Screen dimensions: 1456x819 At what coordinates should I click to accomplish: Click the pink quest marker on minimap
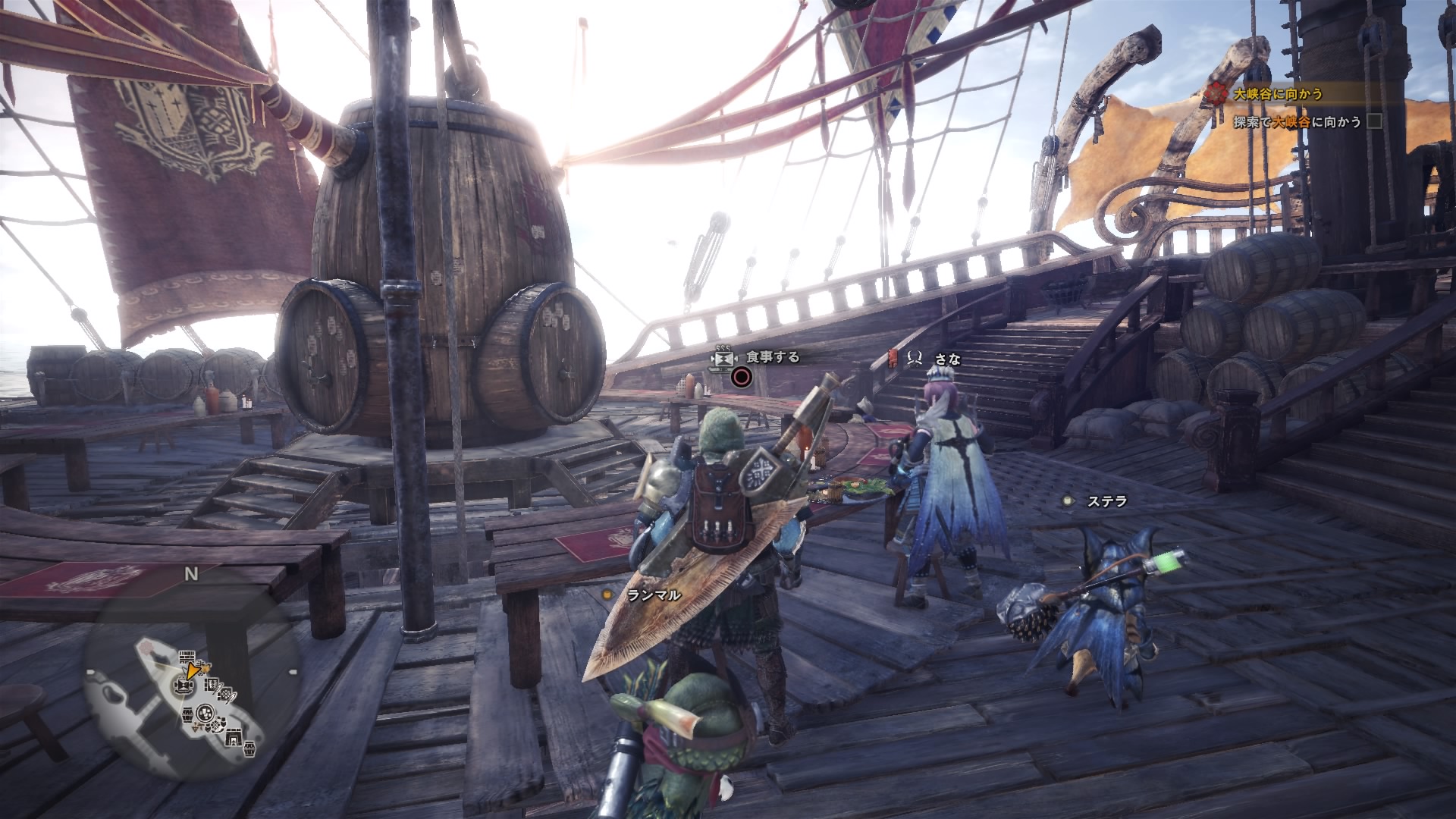pos(146,649)
